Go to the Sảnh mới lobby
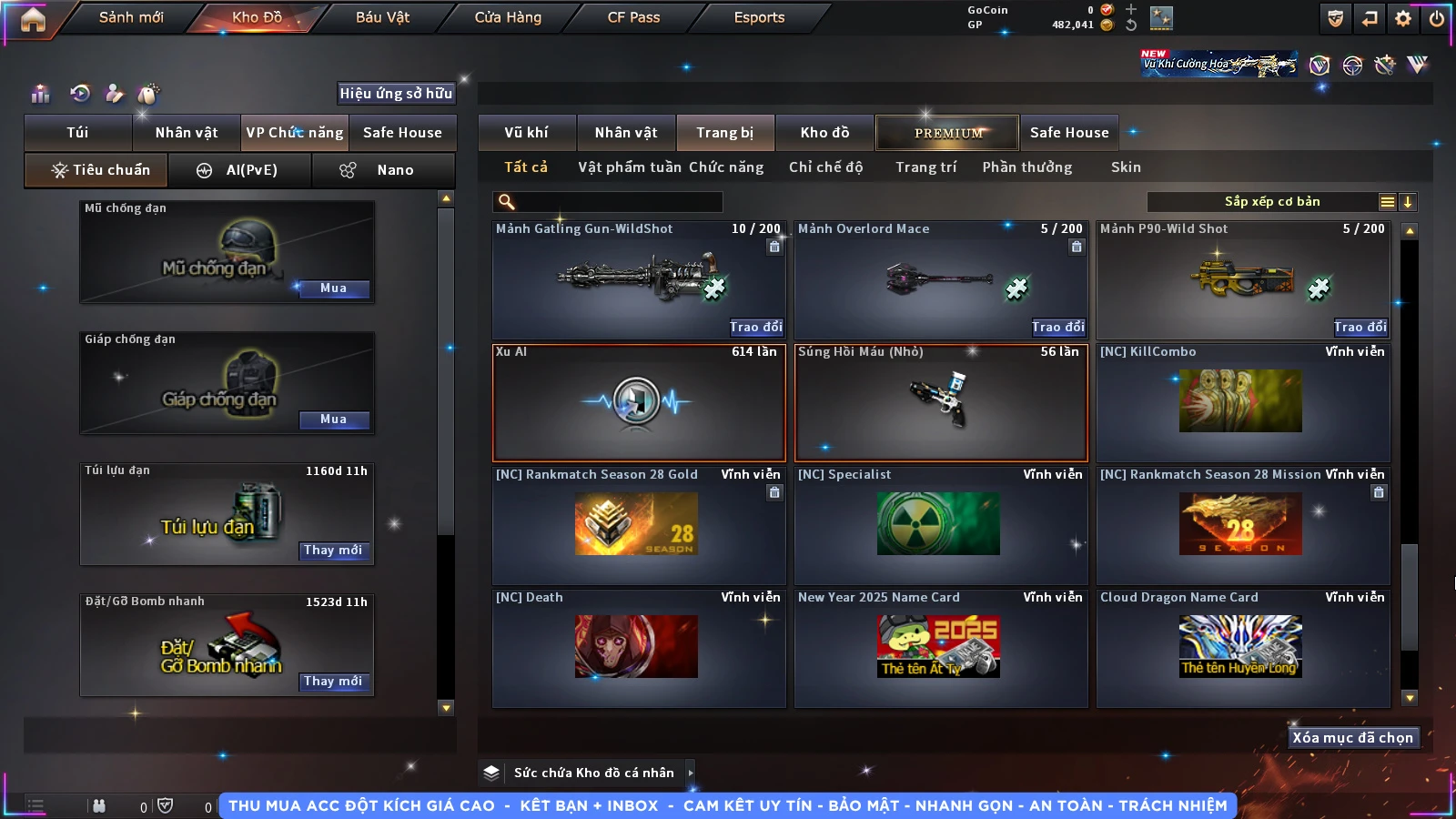Viewport: 1456px width, 819px height. (x=131, y=17)
